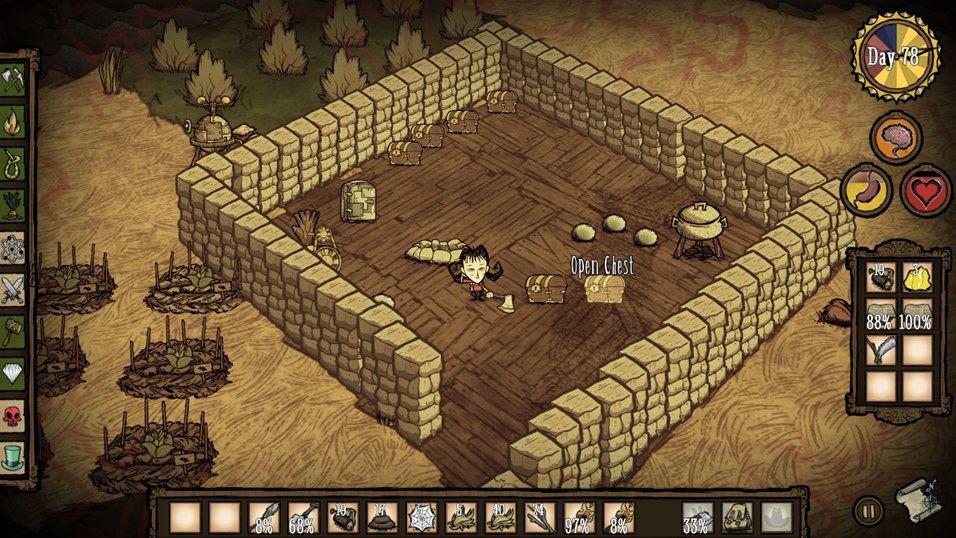Open the Science crafting tab with atom icon
956x538 pixels.
point(14,247)
